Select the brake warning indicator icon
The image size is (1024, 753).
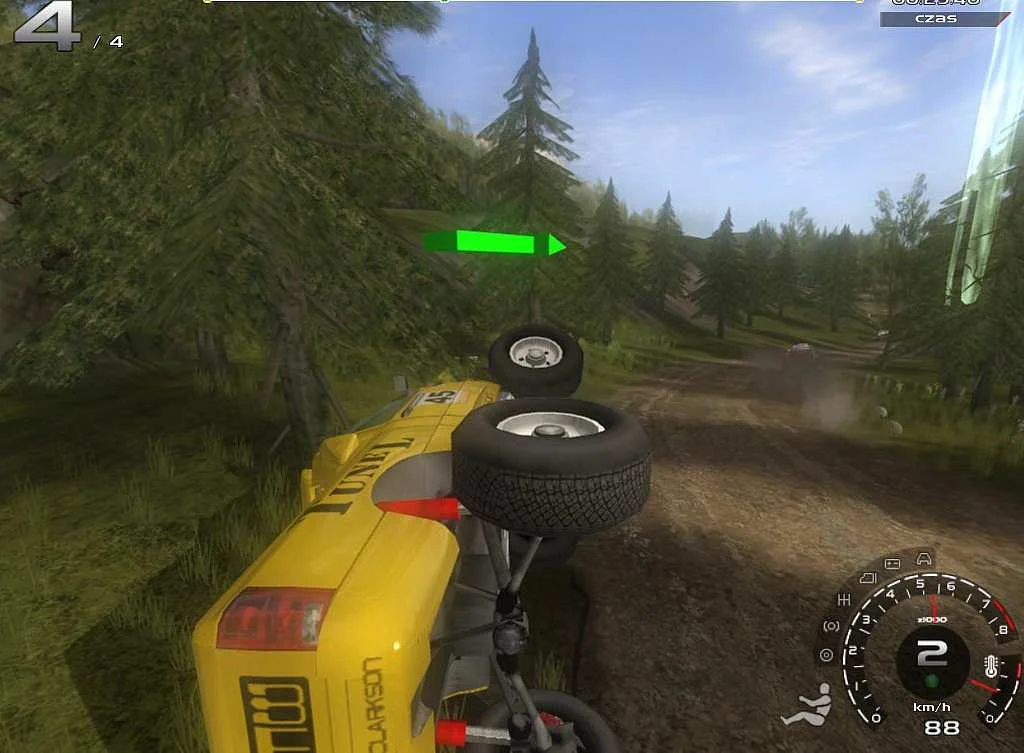(830, 626)
